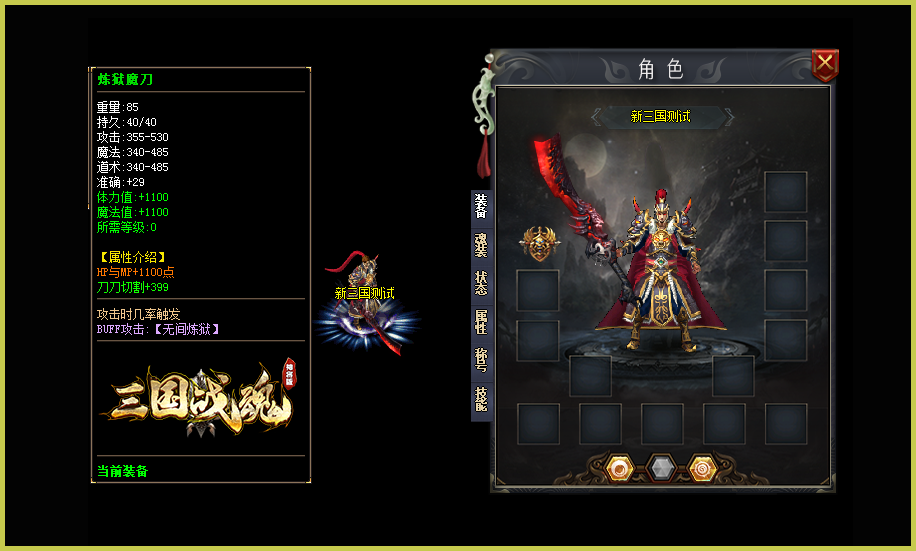Click the orange ring hexagon button
Image resolution: width=916 pixels, height=551 pixels.
coord(619,468)
